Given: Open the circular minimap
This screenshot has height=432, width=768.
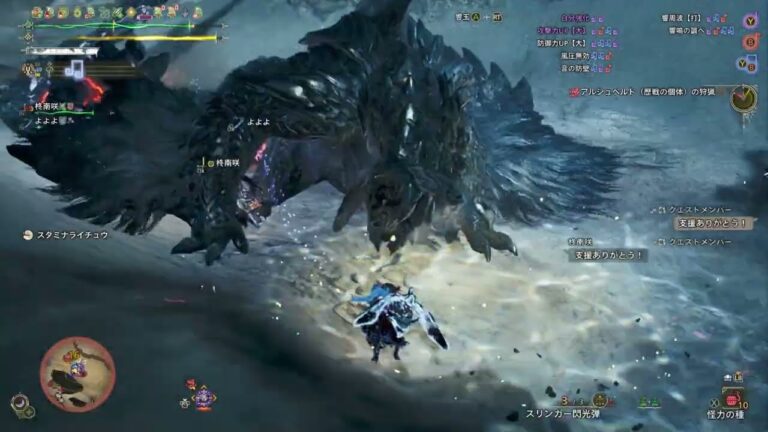Looking at the screenshot, I should [77, 374].
